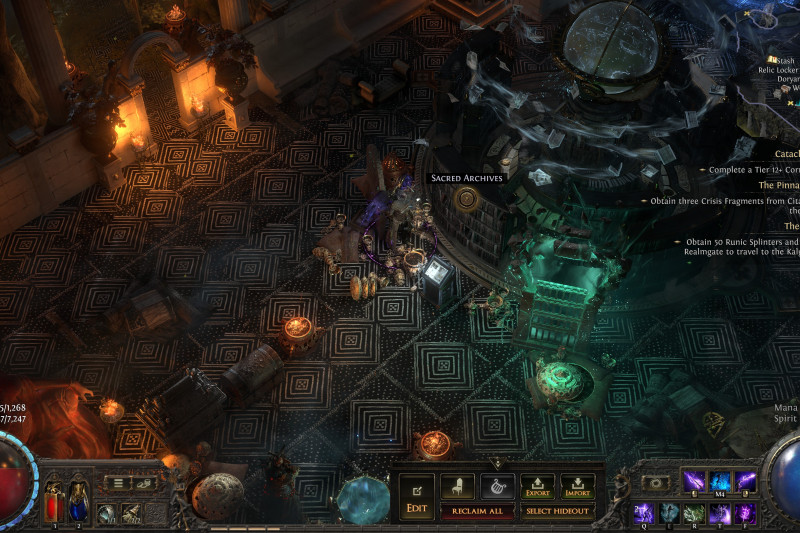Open the three-line menu button
The width and height of the screenshot is (800, 533).
click(119, 483)
